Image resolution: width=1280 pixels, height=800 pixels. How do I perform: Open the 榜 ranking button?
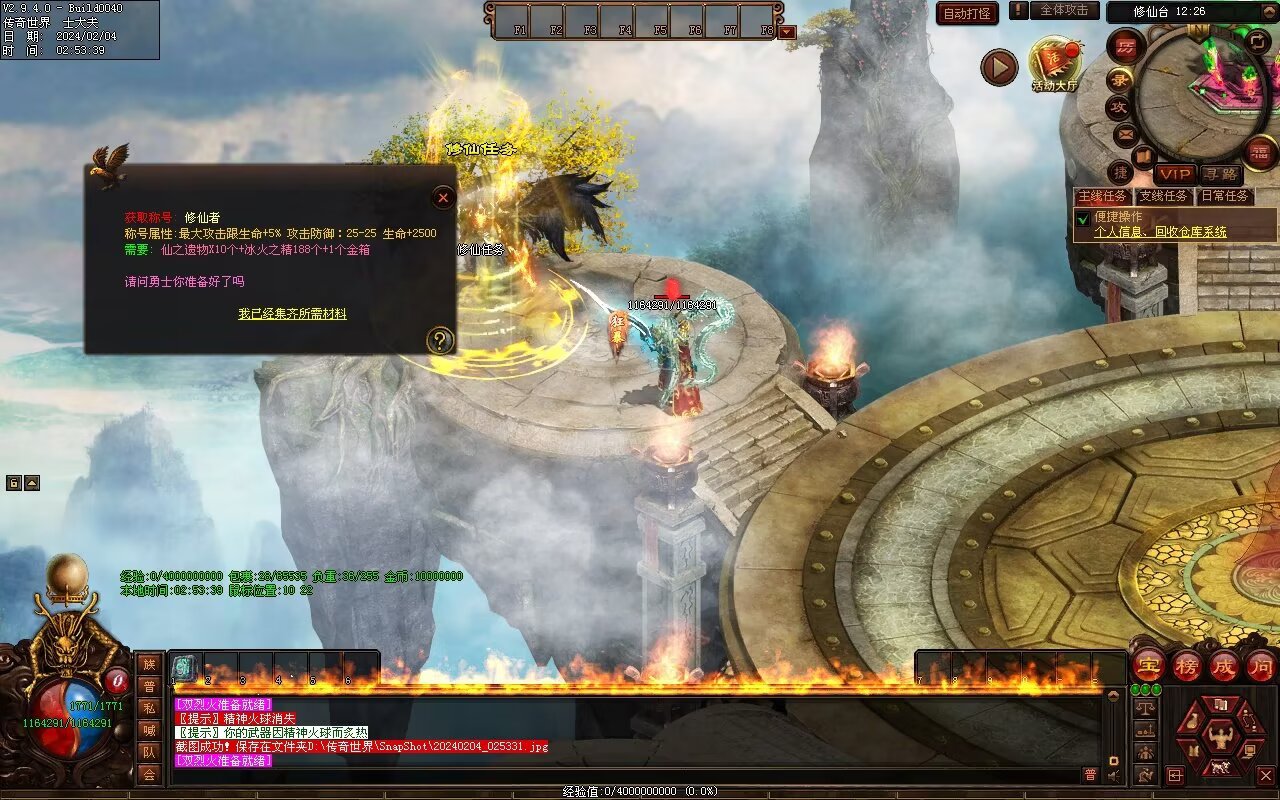tap(1187, 665)
